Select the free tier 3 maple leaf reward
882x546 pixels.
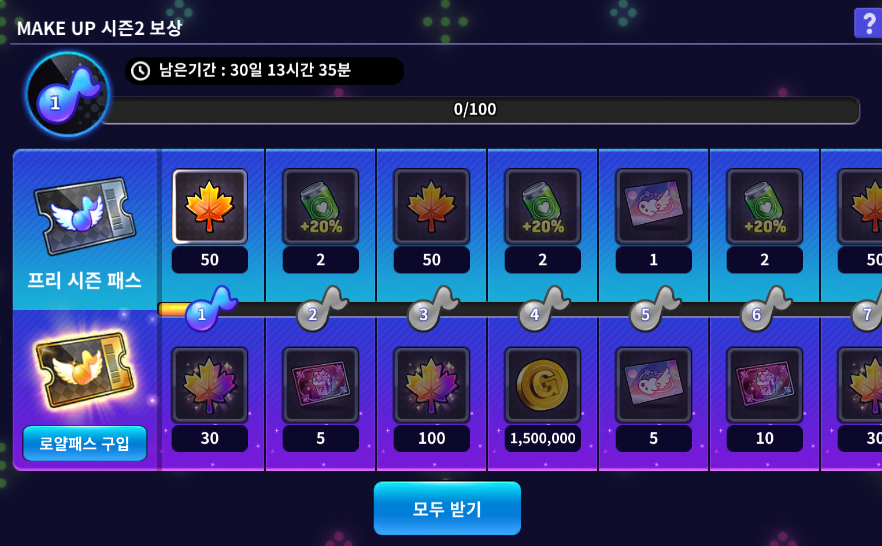click(432, 207)
